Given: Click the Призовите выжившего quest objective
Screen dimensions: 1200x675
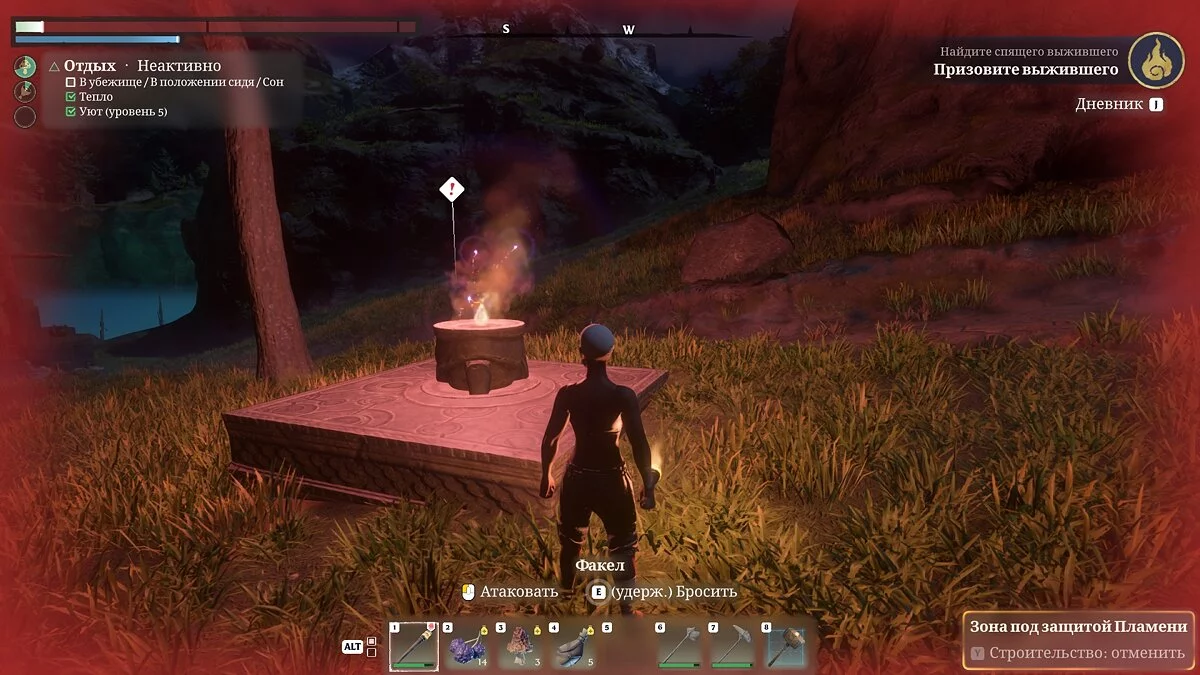Looking at the screenshot, I should point(1025,70).
